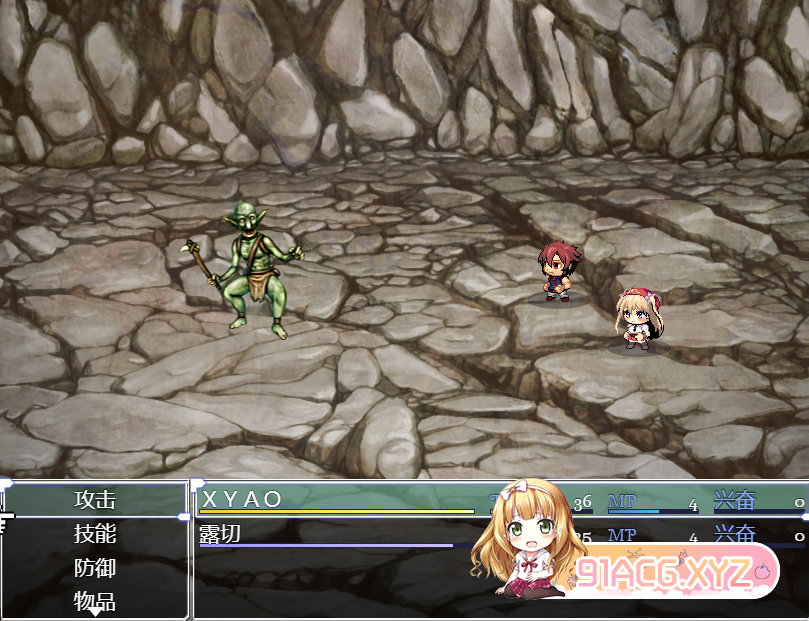Screen dimensions: 809x621
Task: Choose the 防御 defend command
Action: click(x=95, y=568)
